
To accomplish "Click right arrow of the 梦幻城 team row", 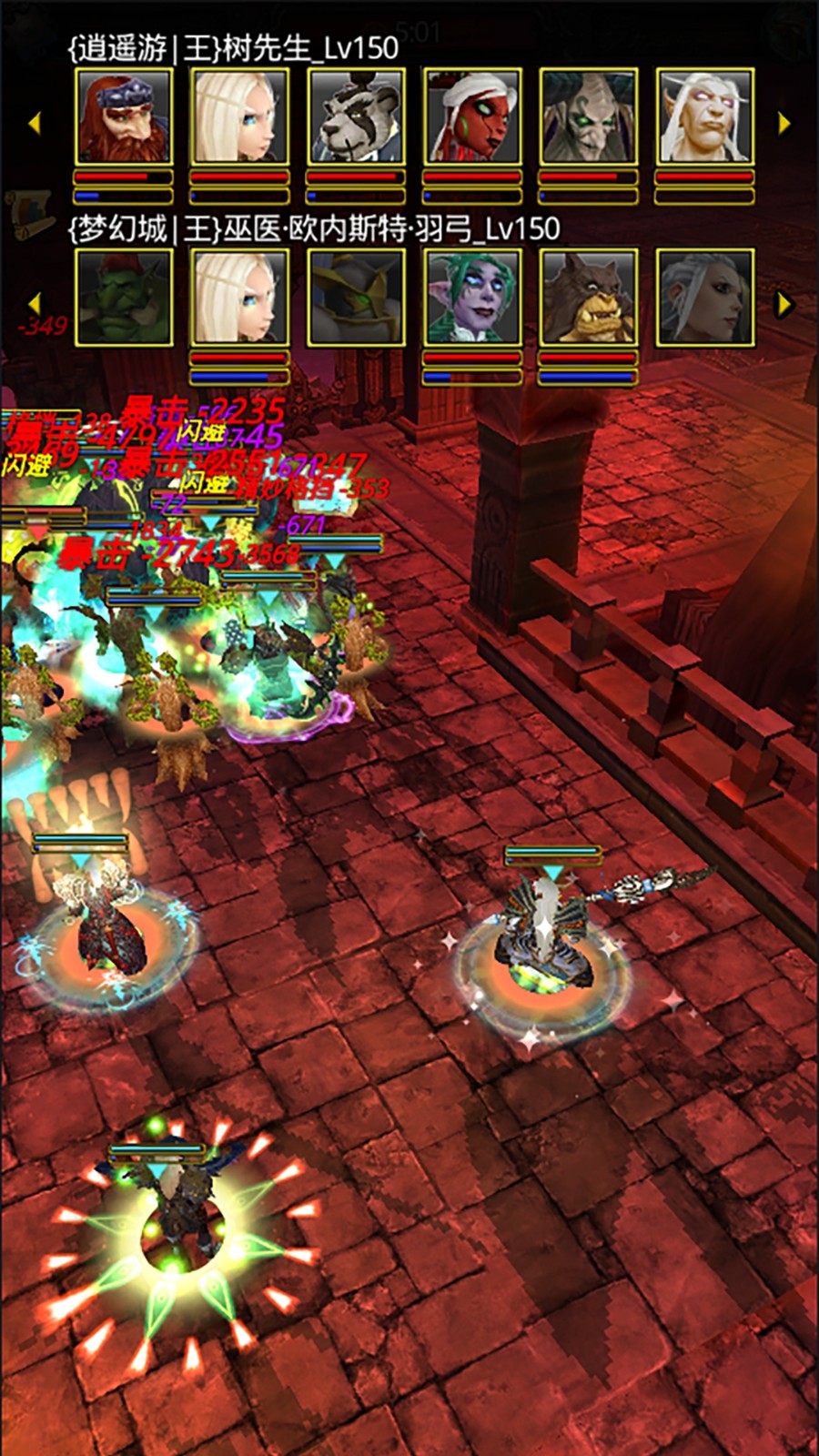I will pyautogui.click(x=784, y=304).
